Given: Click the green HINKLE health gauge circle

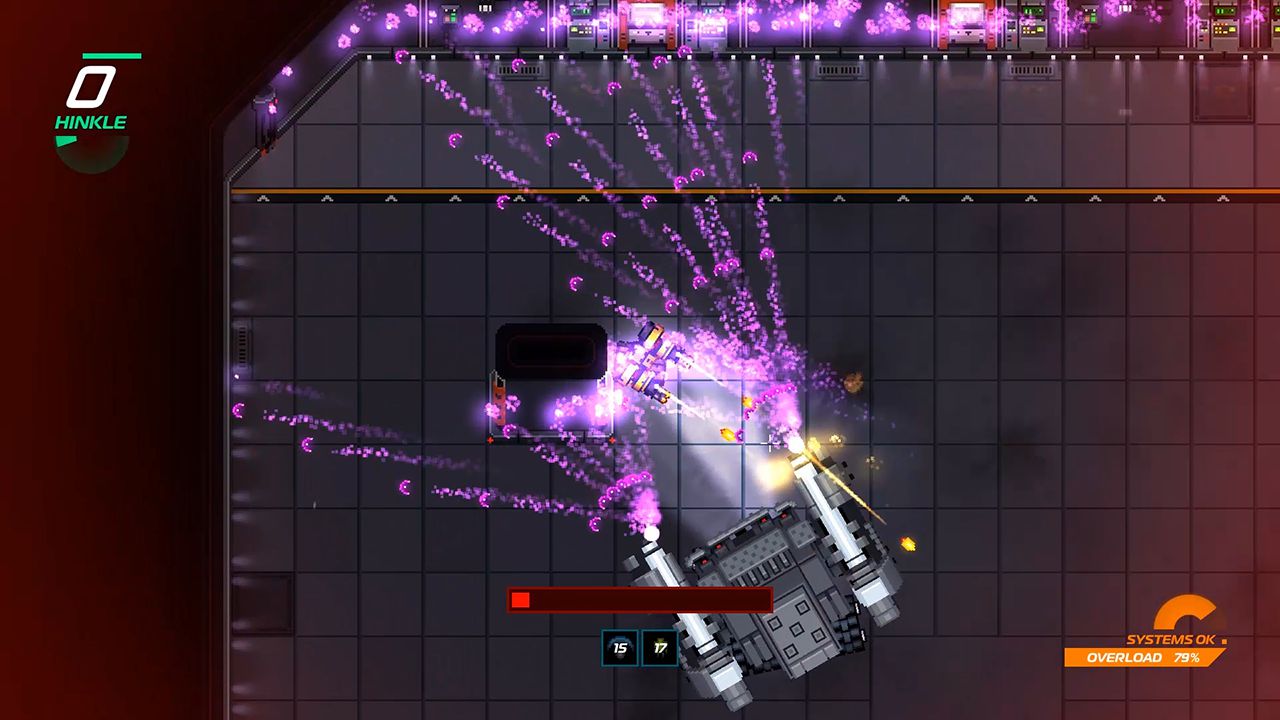Looking at the screenshot, I should pyautogui.click(x=91, y=148).
